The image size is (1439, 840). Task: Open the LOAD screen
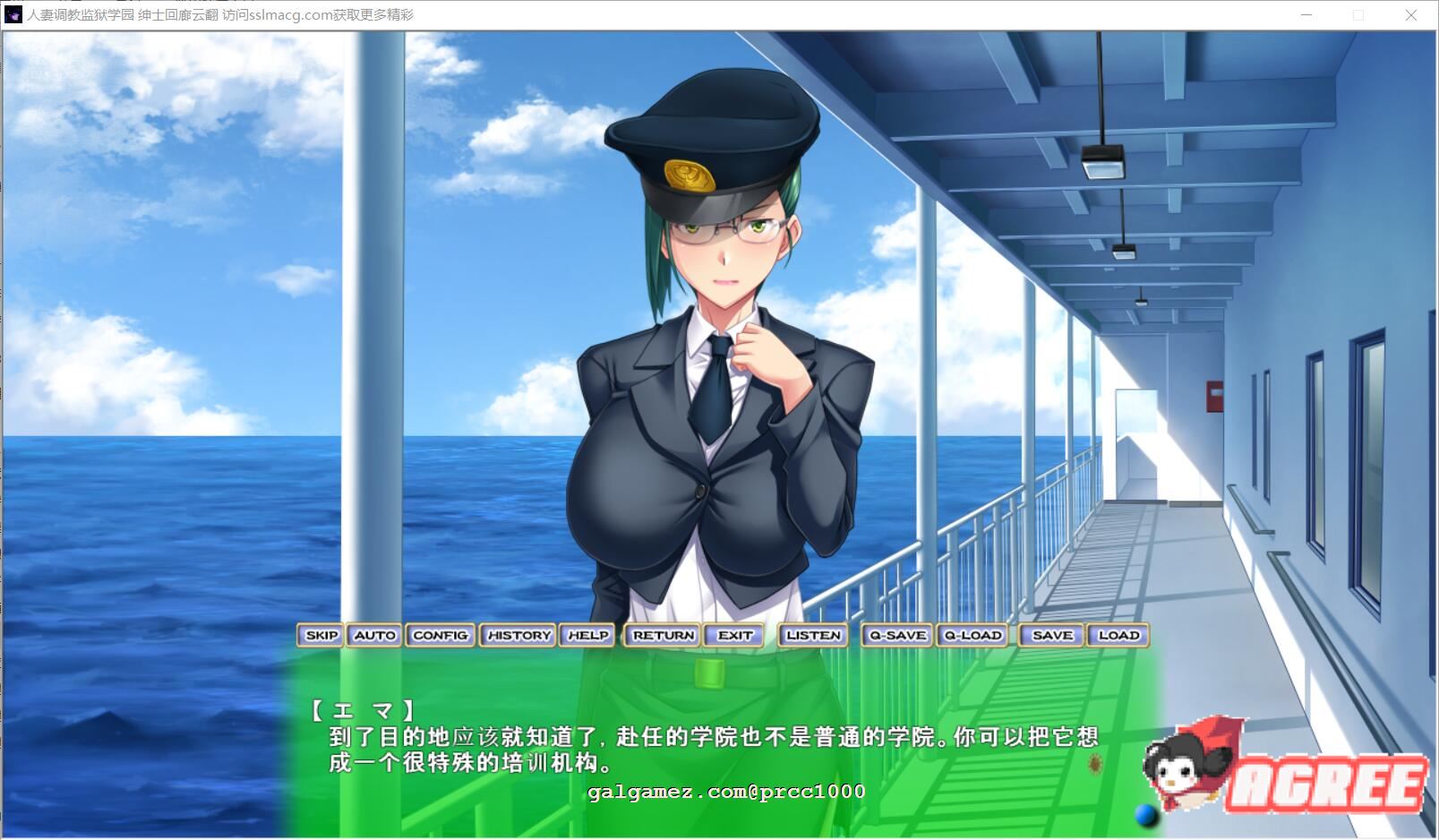pos(1118,635)
